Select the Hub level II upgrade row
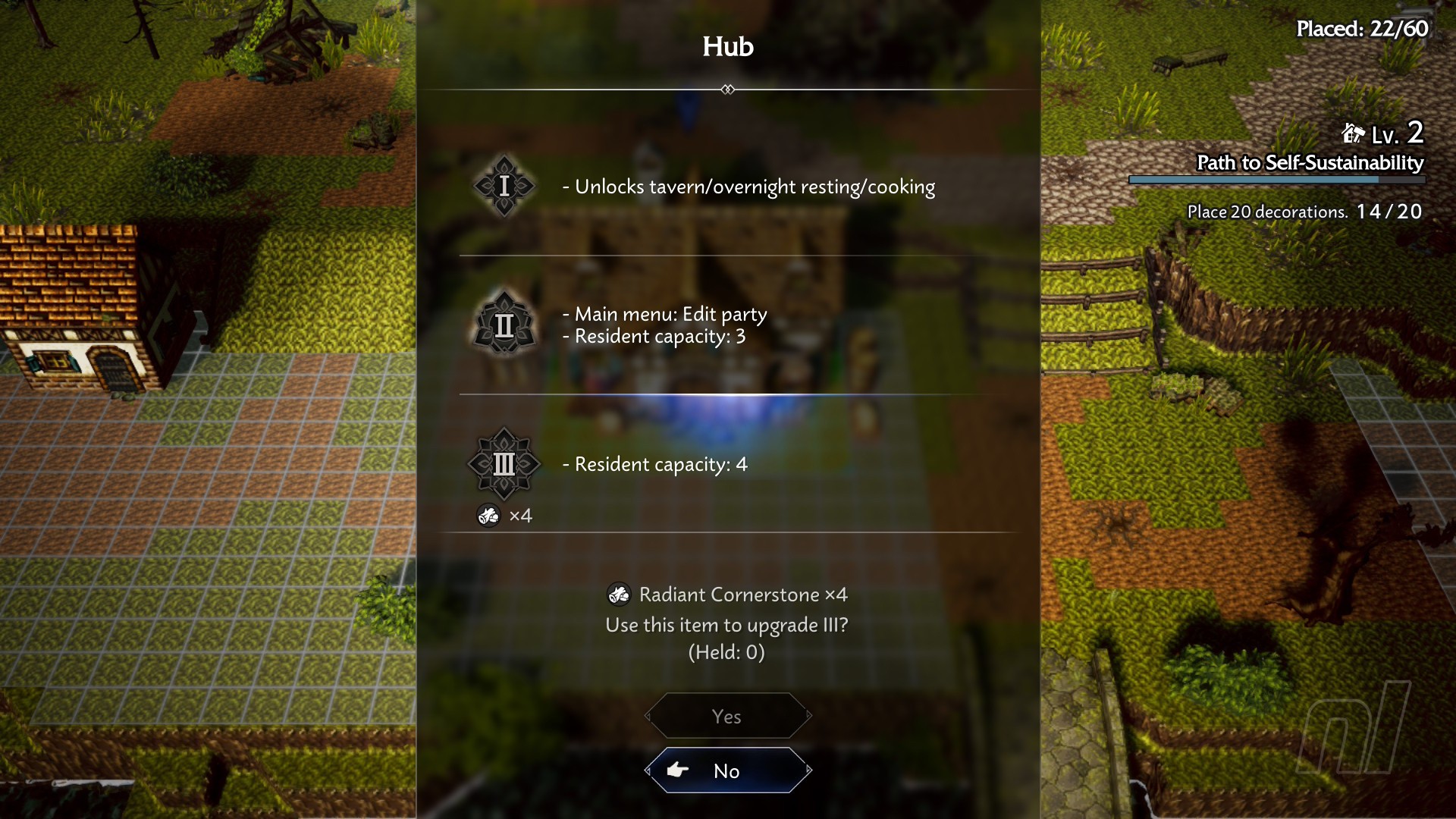The height and width of the screenshot is (819, 1456). tap(728, 325)
